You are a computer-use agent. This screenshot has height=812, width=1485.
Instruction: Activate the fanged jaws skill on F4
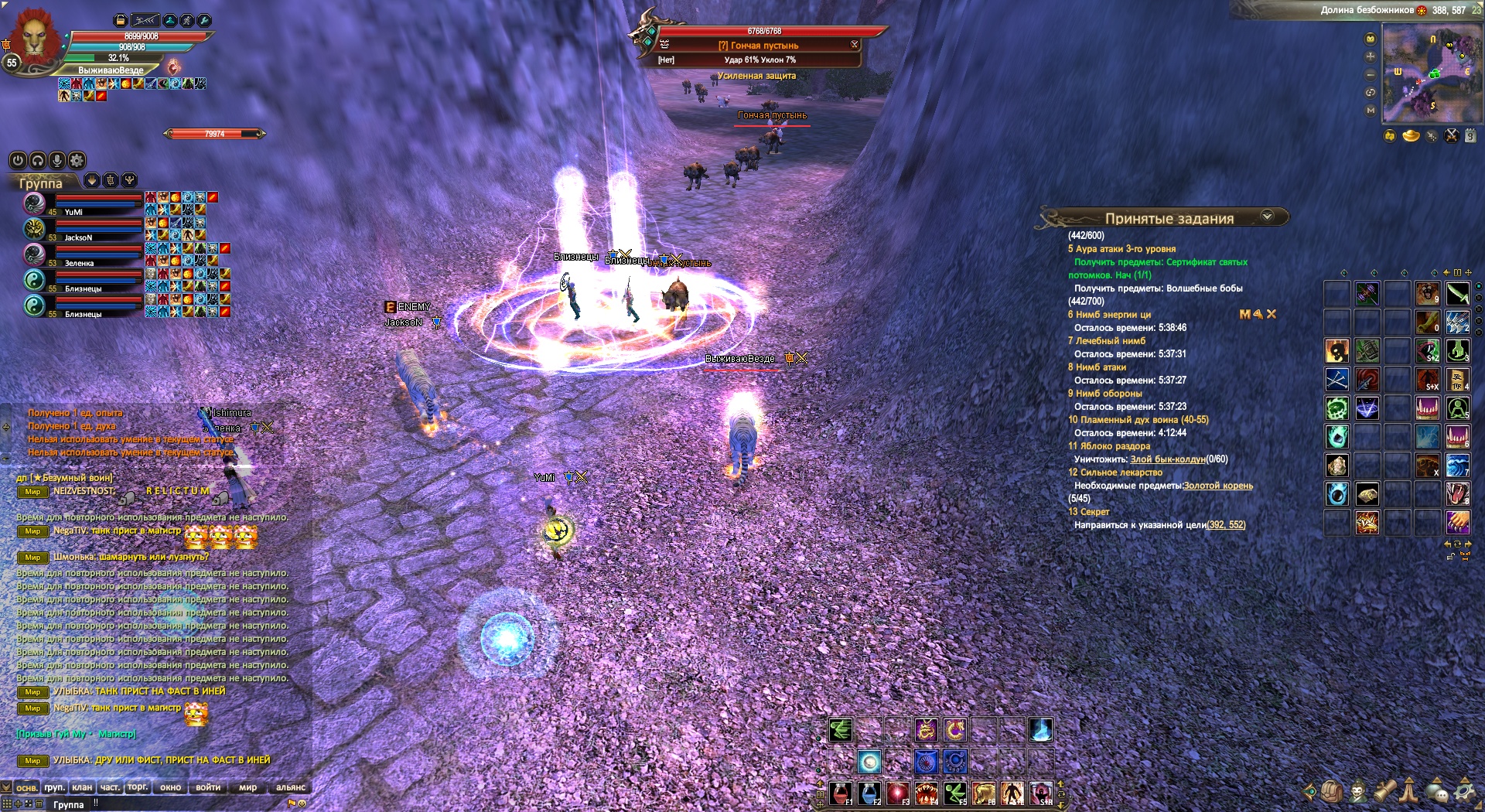[x=927, y=793]
